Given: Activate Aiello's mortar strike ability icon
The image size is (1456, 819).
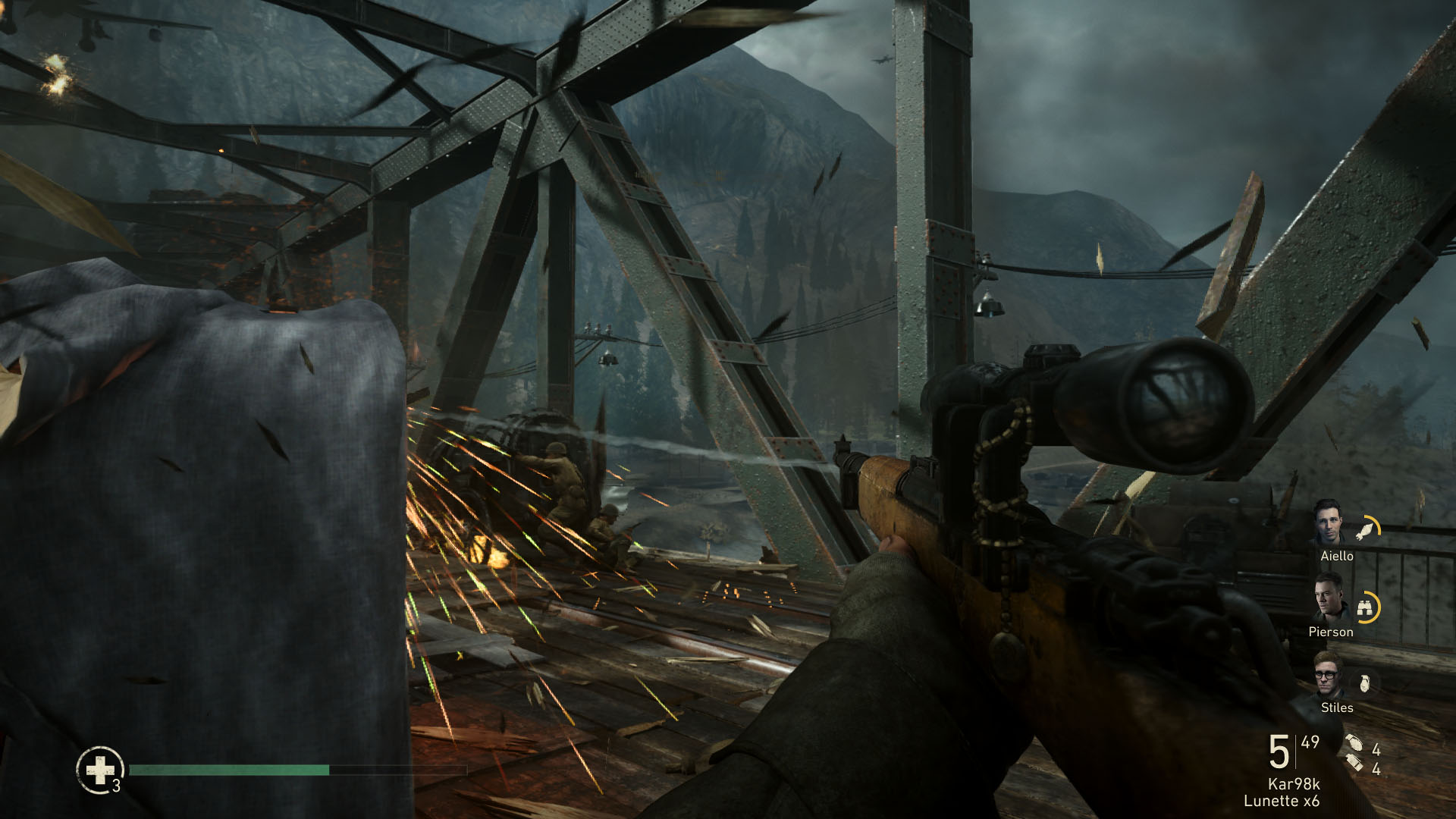Looking at the screenshot, I should tap(1367, 529).
